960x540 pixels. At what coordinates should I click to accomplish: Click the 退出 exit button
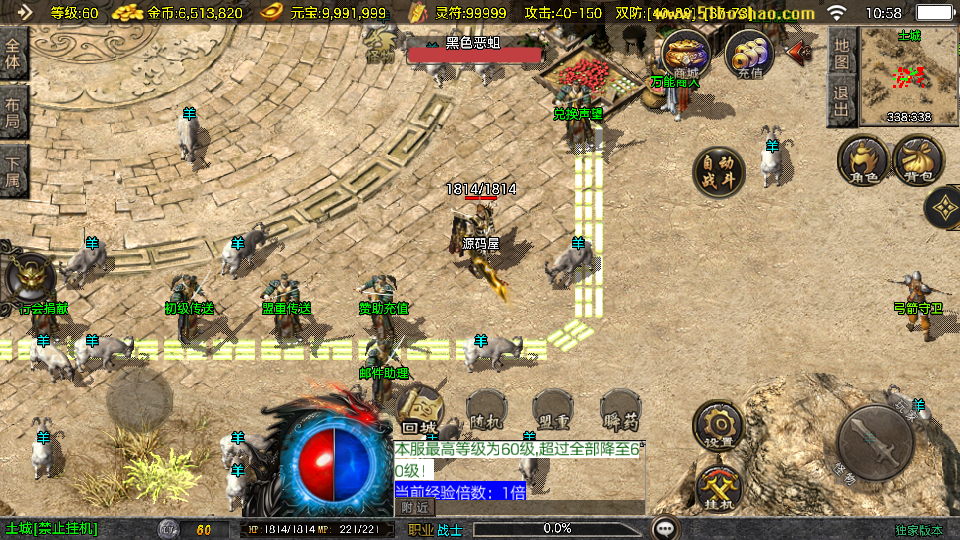(842, 101)
